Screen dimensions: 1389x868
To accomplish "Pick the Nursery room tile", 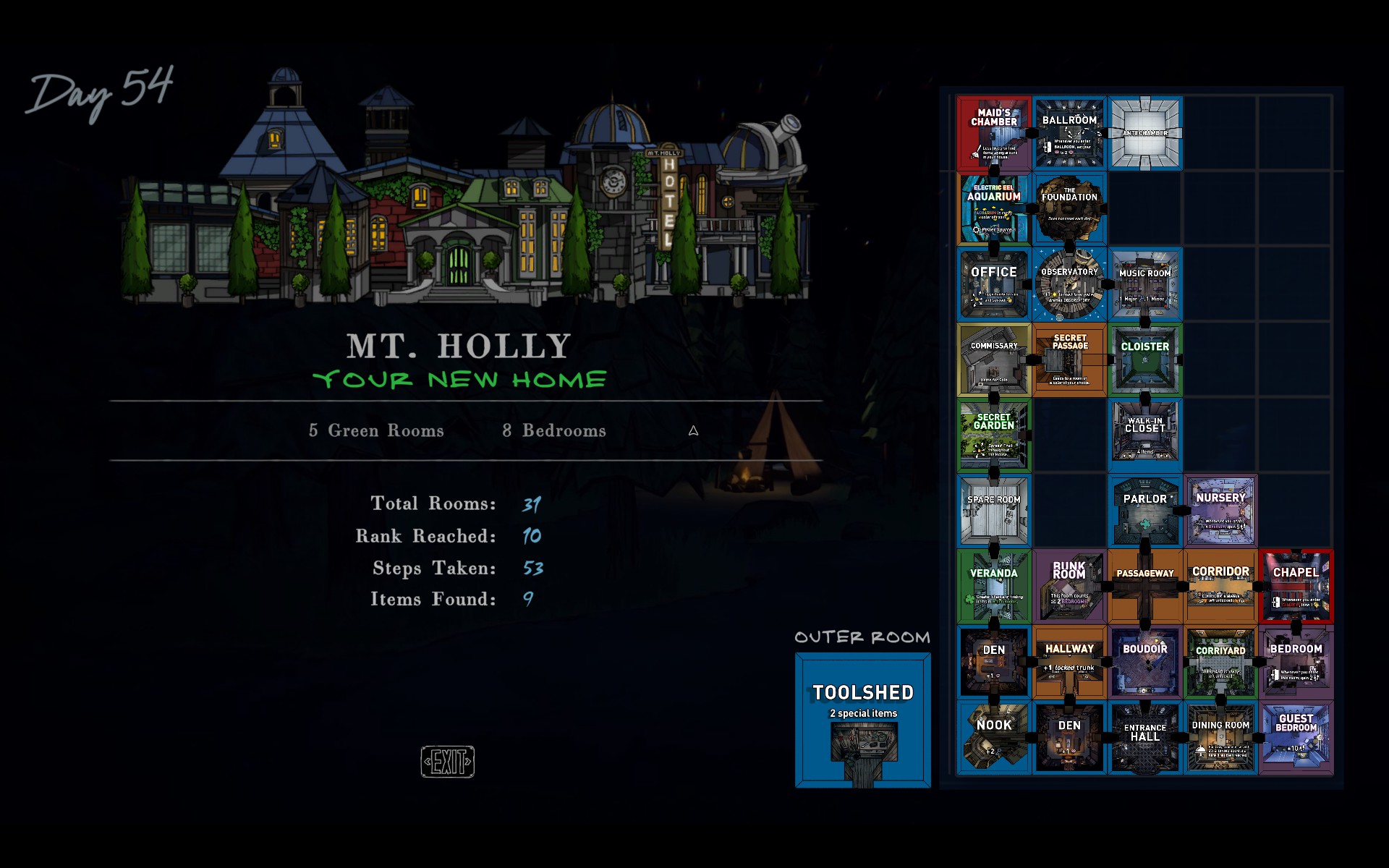I will coord(1220,511).
